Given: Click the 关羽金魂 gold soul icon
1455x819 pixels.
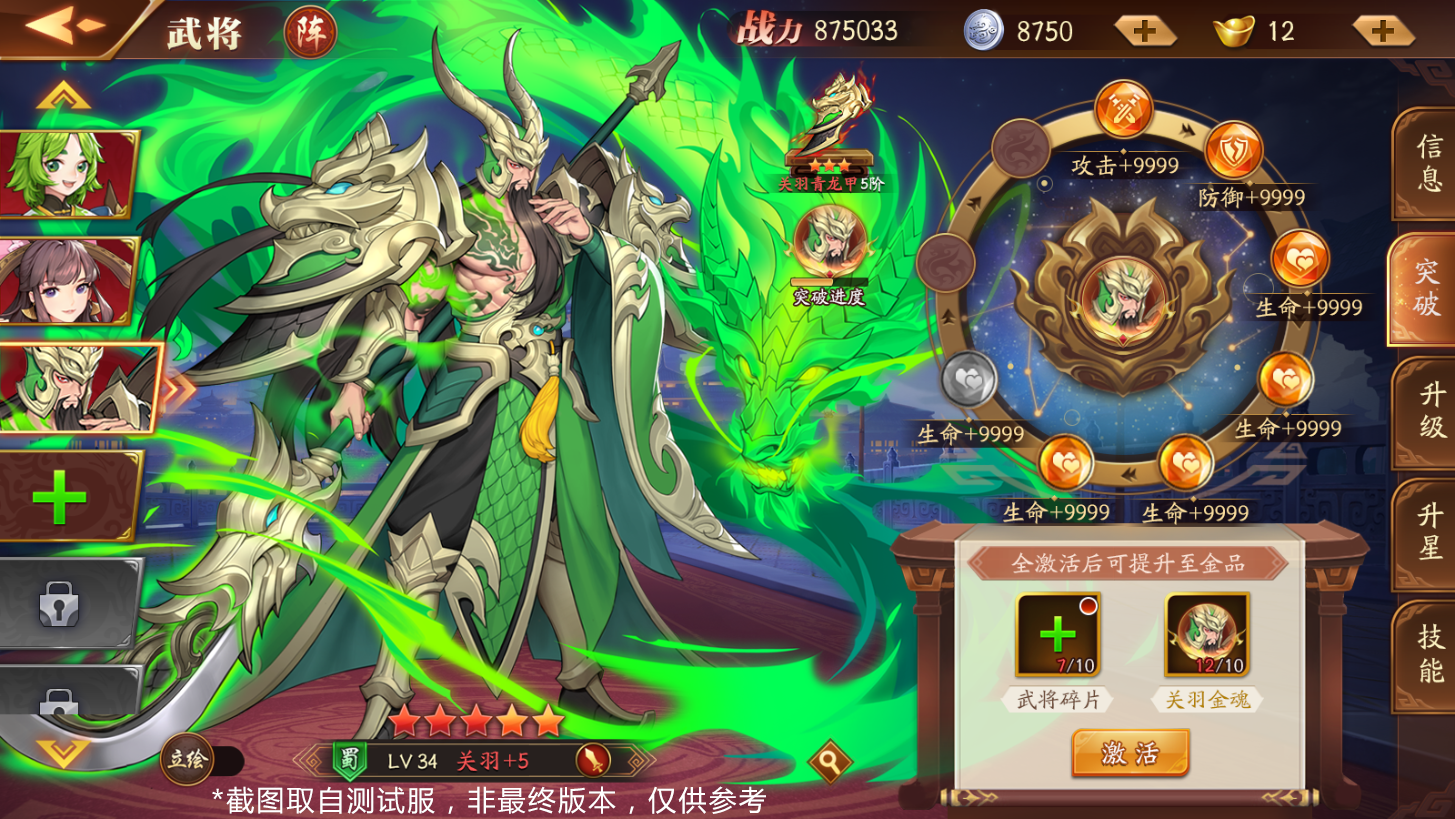Looking at the screenshot, I should [1208, 632].
